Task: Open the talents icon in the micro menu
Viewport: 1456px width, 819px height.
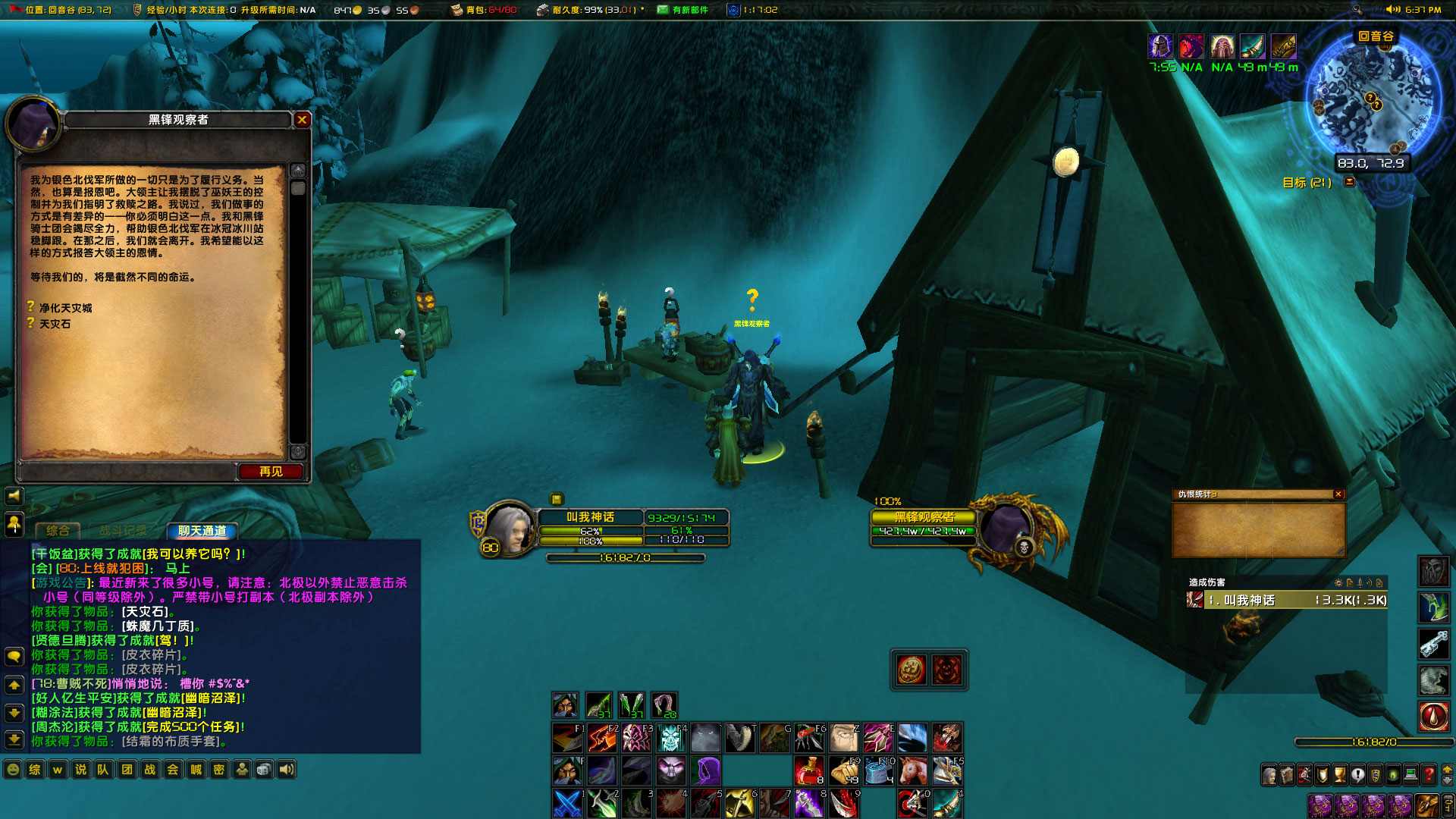Action: (x=1305, y=774)
